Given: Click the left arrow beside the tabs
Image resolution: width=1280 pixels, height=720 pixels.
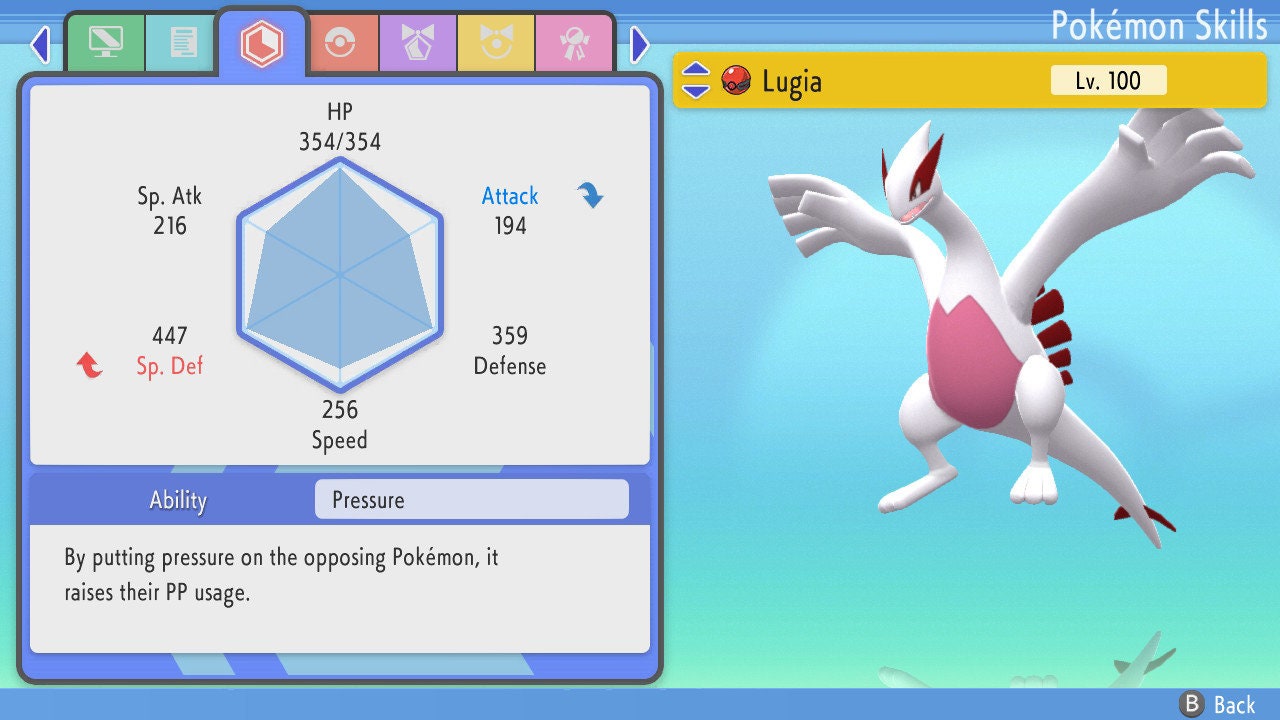Looking at the screenshot, I should (39, 44).
